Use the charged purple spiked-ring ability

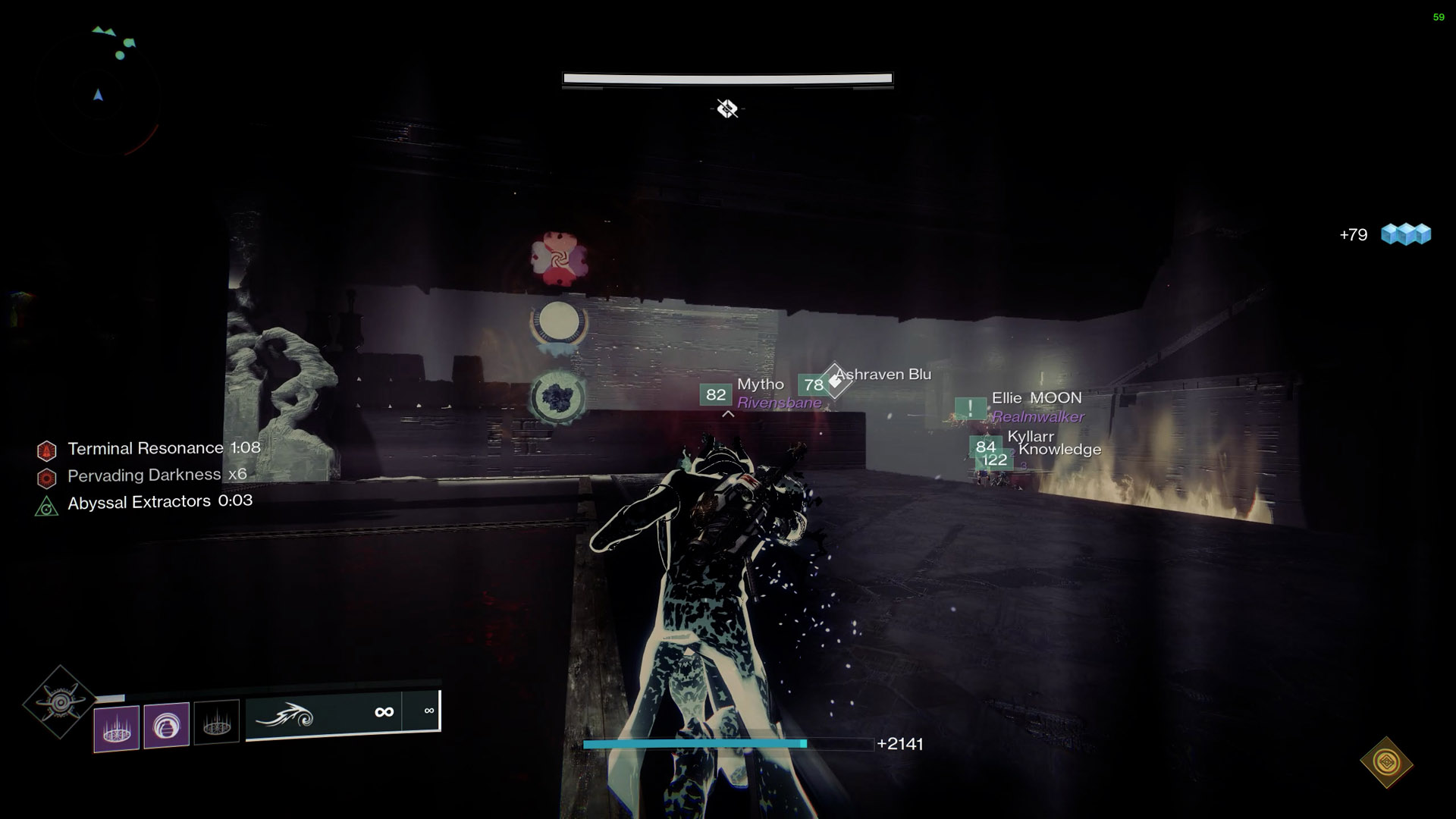coord(117,728)
